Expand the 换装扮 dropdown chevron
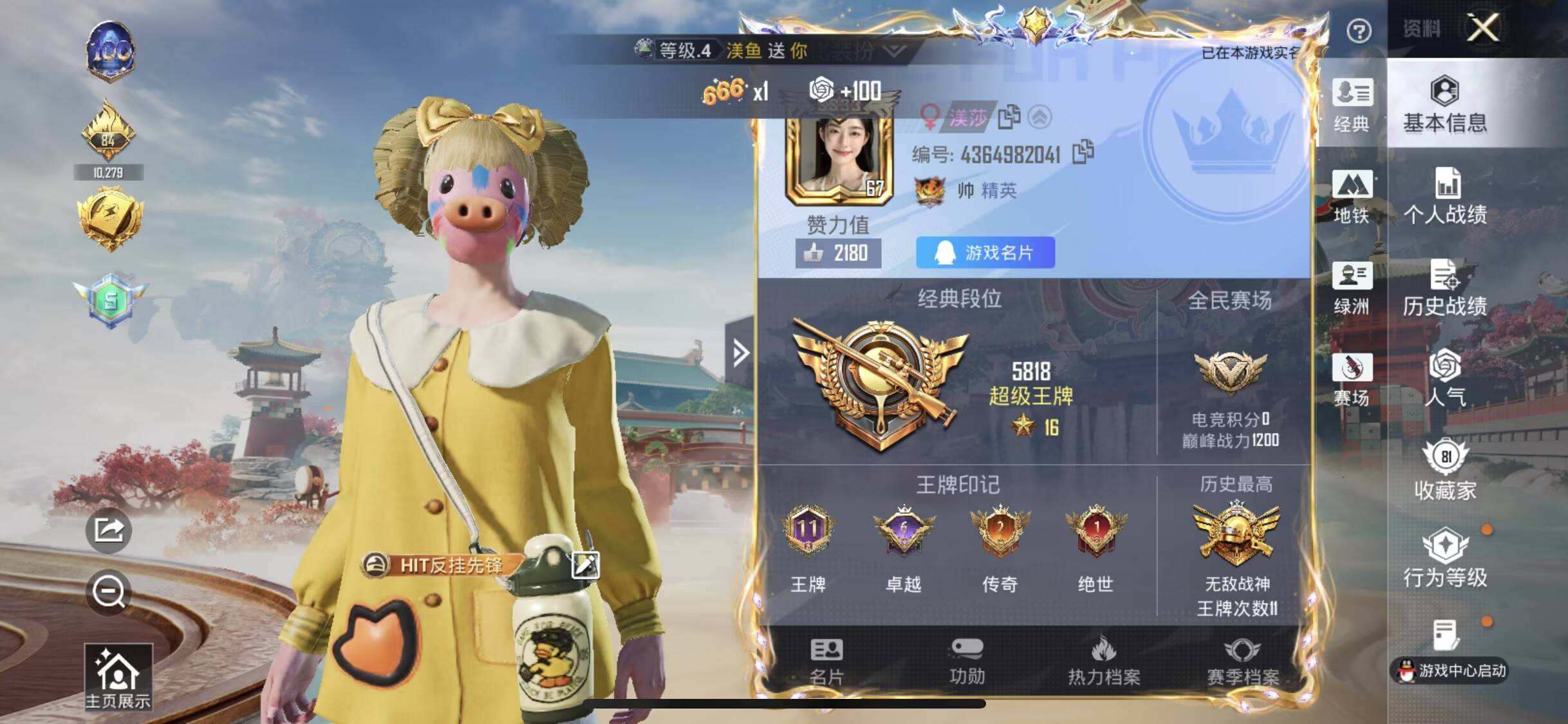The image size is (1568, 724). point(895,51)
